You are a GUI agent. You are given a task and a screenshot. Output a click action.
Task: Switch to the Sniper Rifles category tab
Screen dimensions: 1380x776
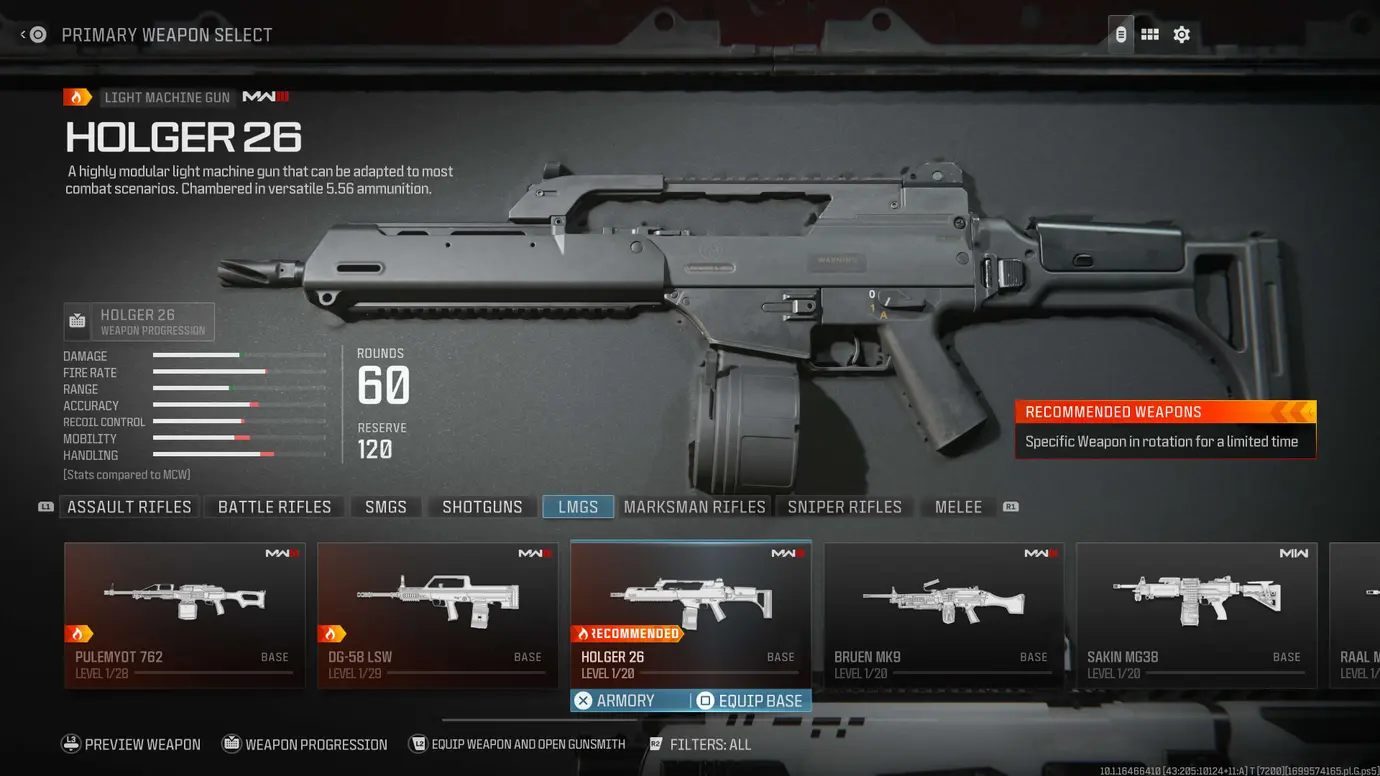(x=844, y=506)
